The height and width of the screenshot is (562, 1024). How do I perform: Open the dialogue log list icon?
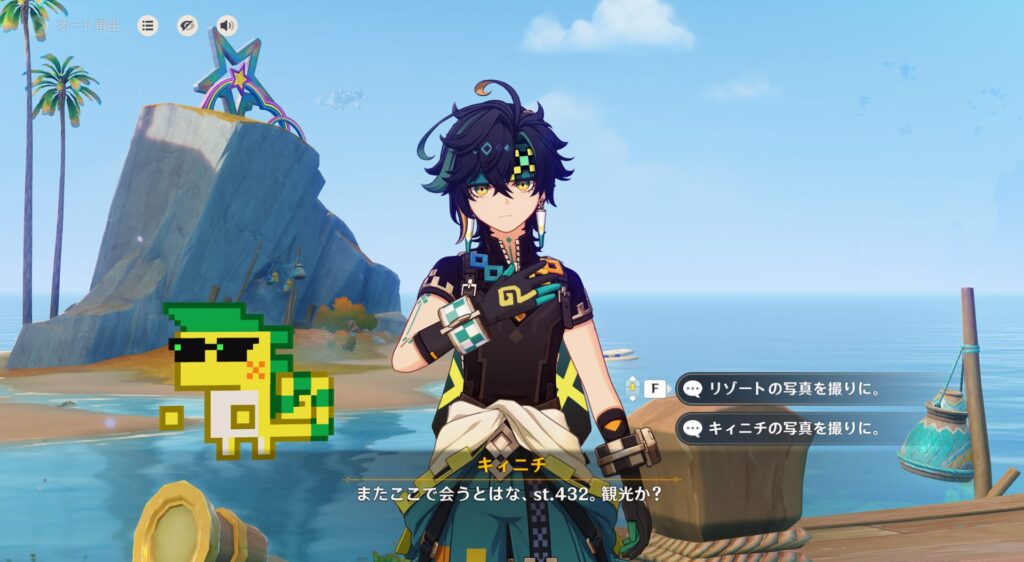tap(148, 26)
